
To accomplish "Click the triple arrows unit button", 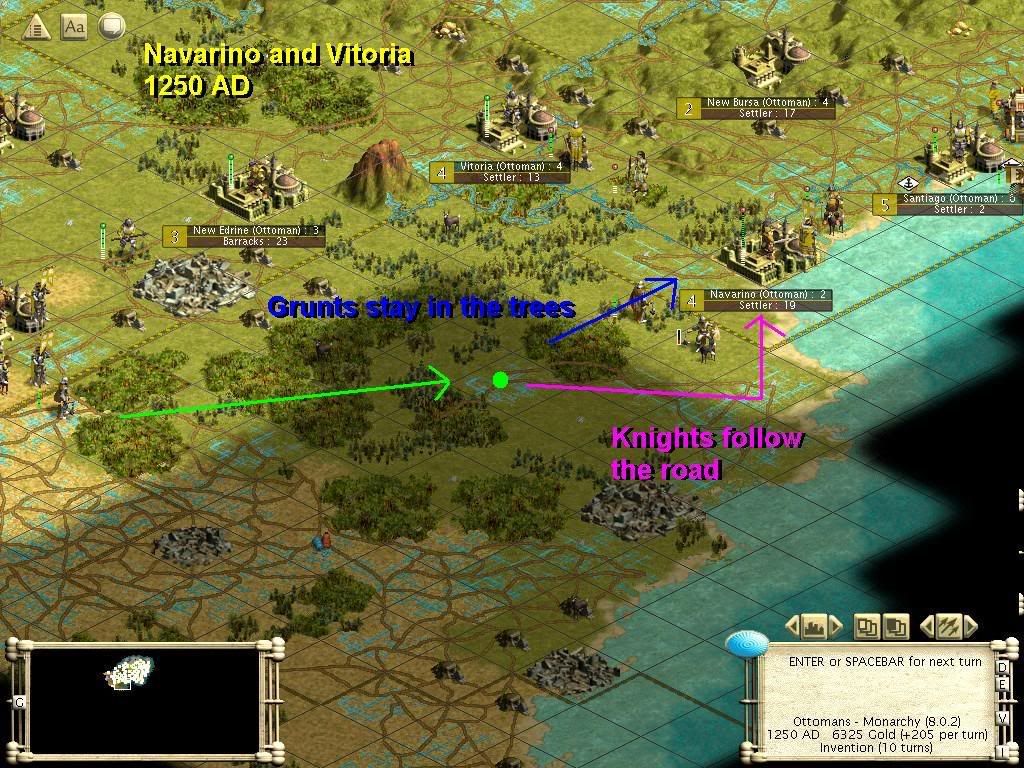I will coord(947,627).
